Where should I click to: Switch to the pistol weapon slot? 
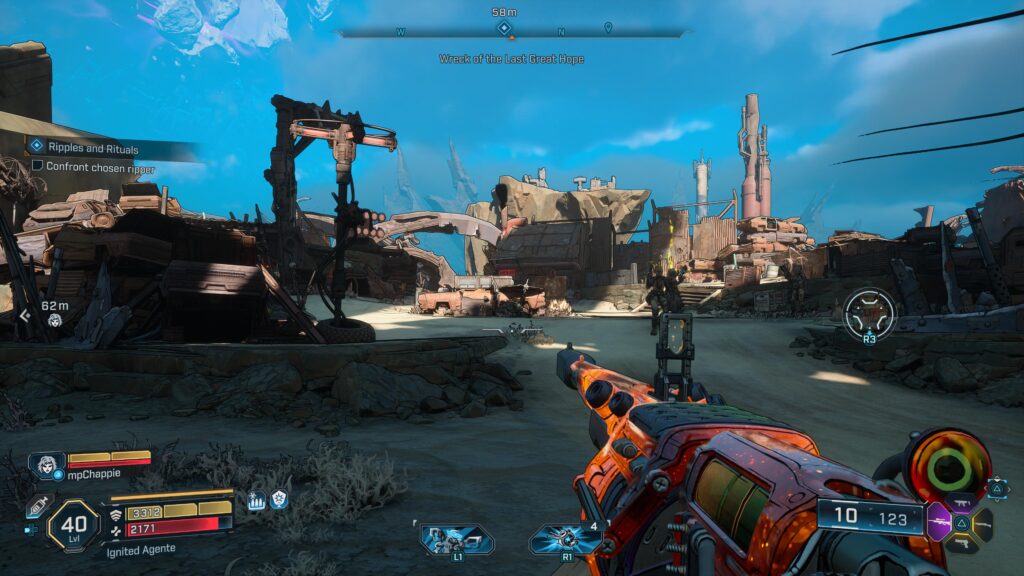(964, 543)
